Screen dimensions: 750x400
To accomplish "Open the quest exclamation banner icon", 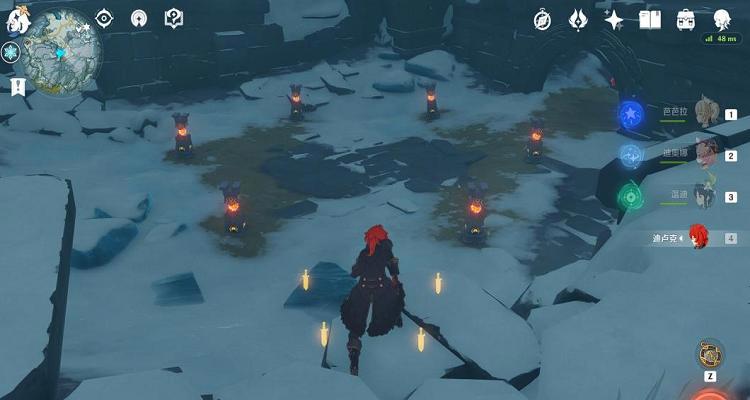I will click(x=17, y=87).
